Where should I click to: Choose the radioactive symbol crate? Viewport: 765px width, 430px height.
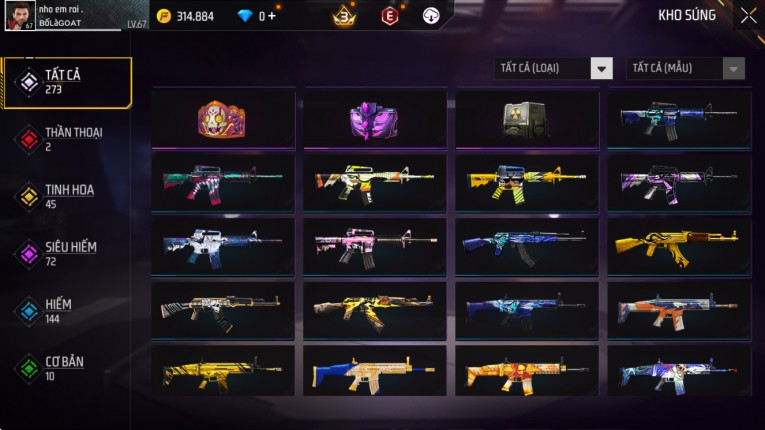tap(526, 119)
